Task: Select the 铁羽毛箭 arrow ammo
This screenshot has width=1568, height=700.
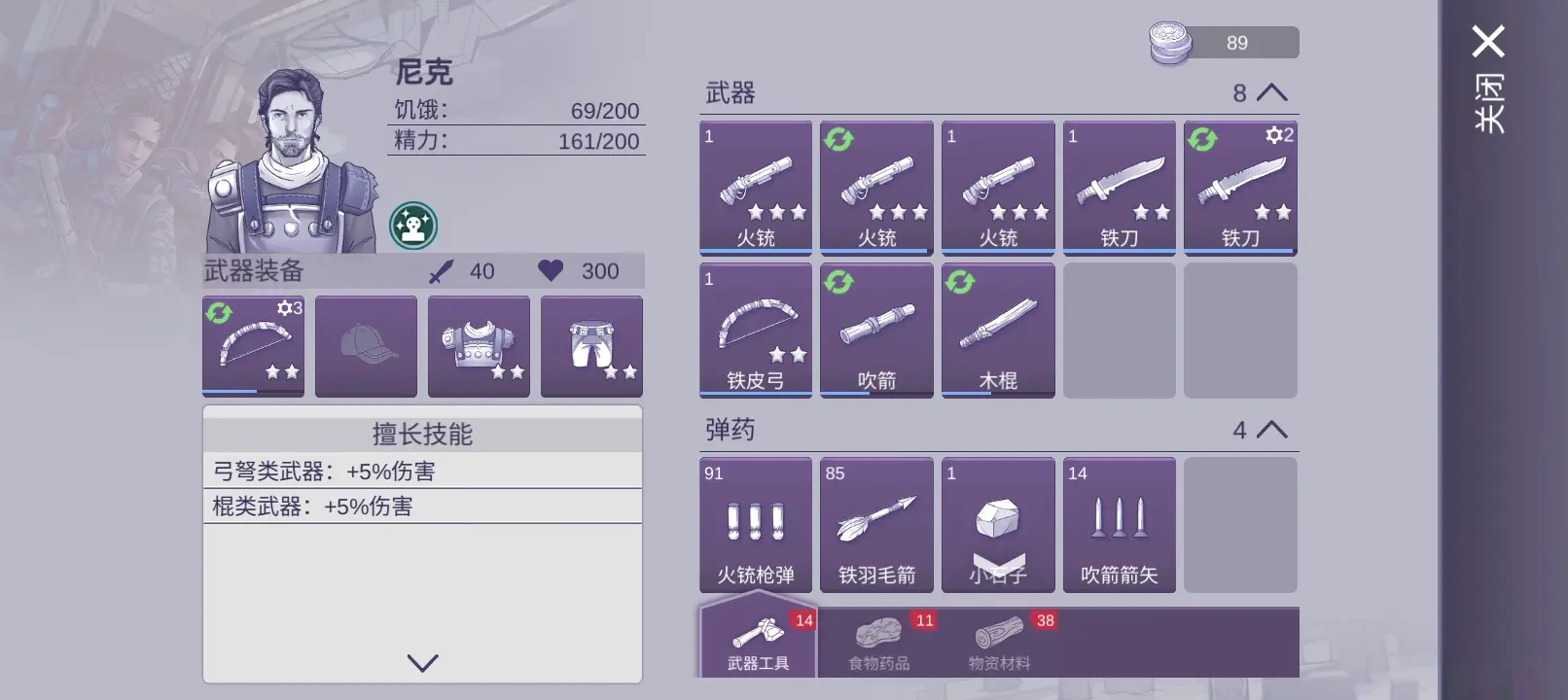Action: (876, 525)
